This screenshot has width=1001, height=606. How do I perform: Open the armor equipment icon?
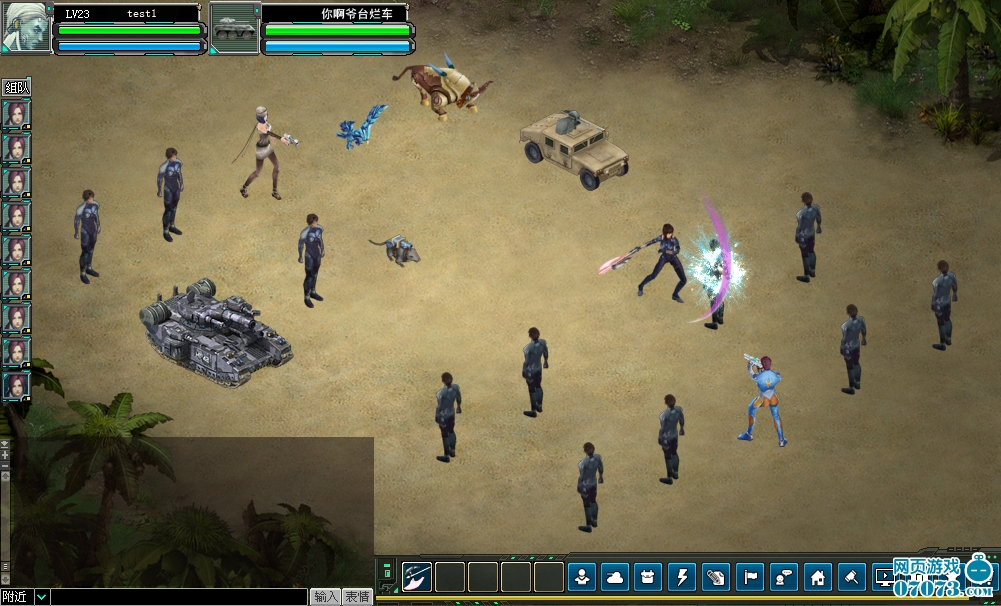click(x=649, y=577)
